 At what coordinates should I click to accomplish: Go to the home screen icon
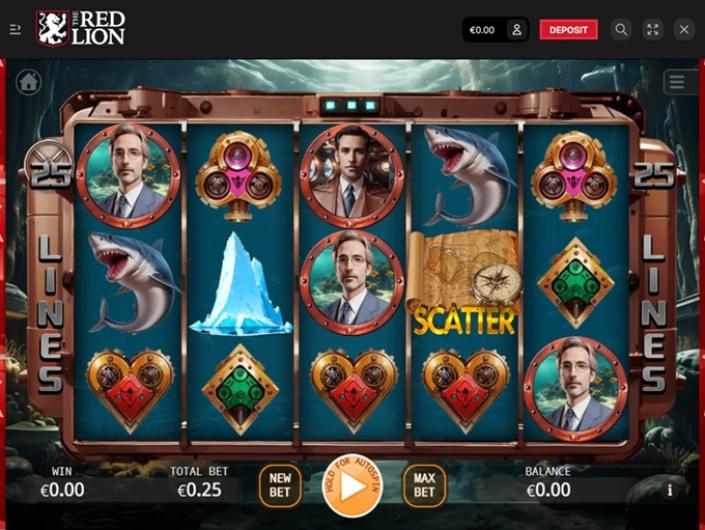28,82
